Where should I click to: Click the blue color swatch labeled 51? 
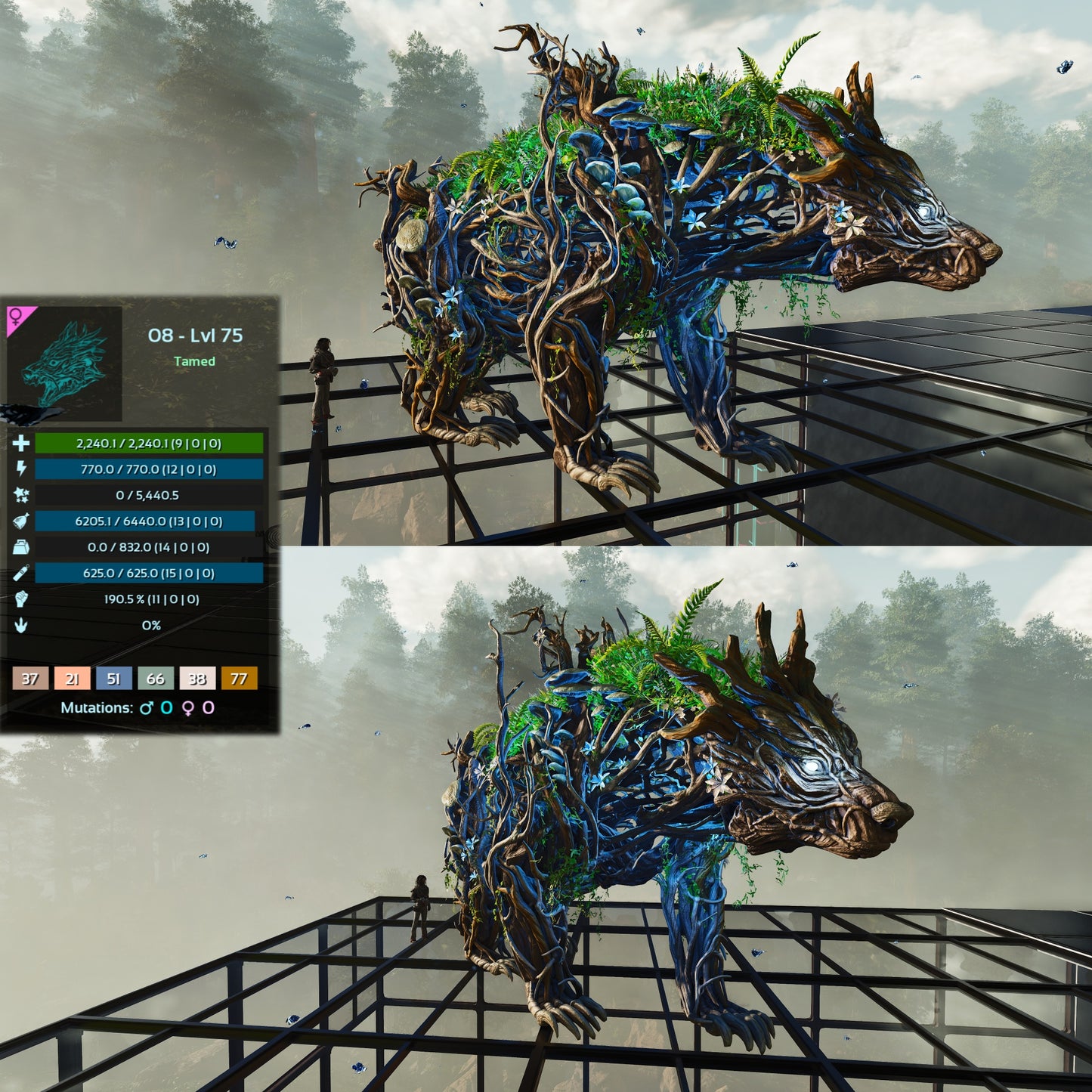point(113,679)
